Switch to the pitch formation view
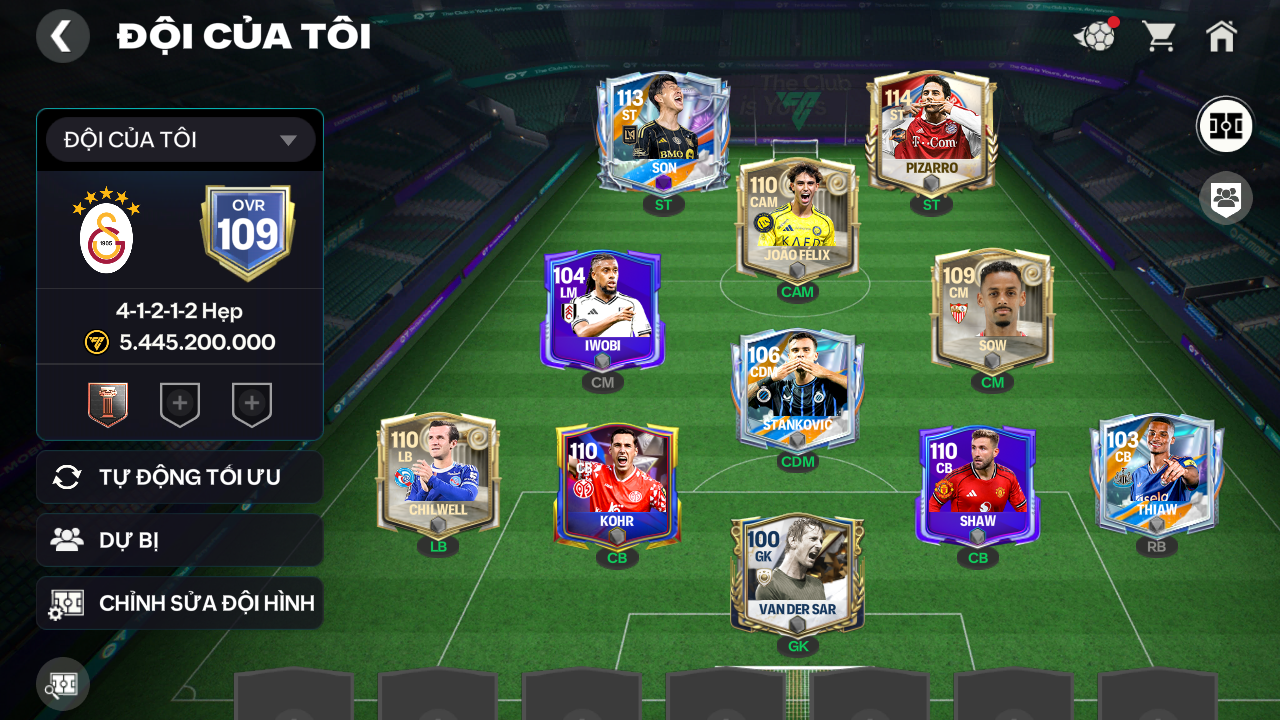 [1225, 126]
